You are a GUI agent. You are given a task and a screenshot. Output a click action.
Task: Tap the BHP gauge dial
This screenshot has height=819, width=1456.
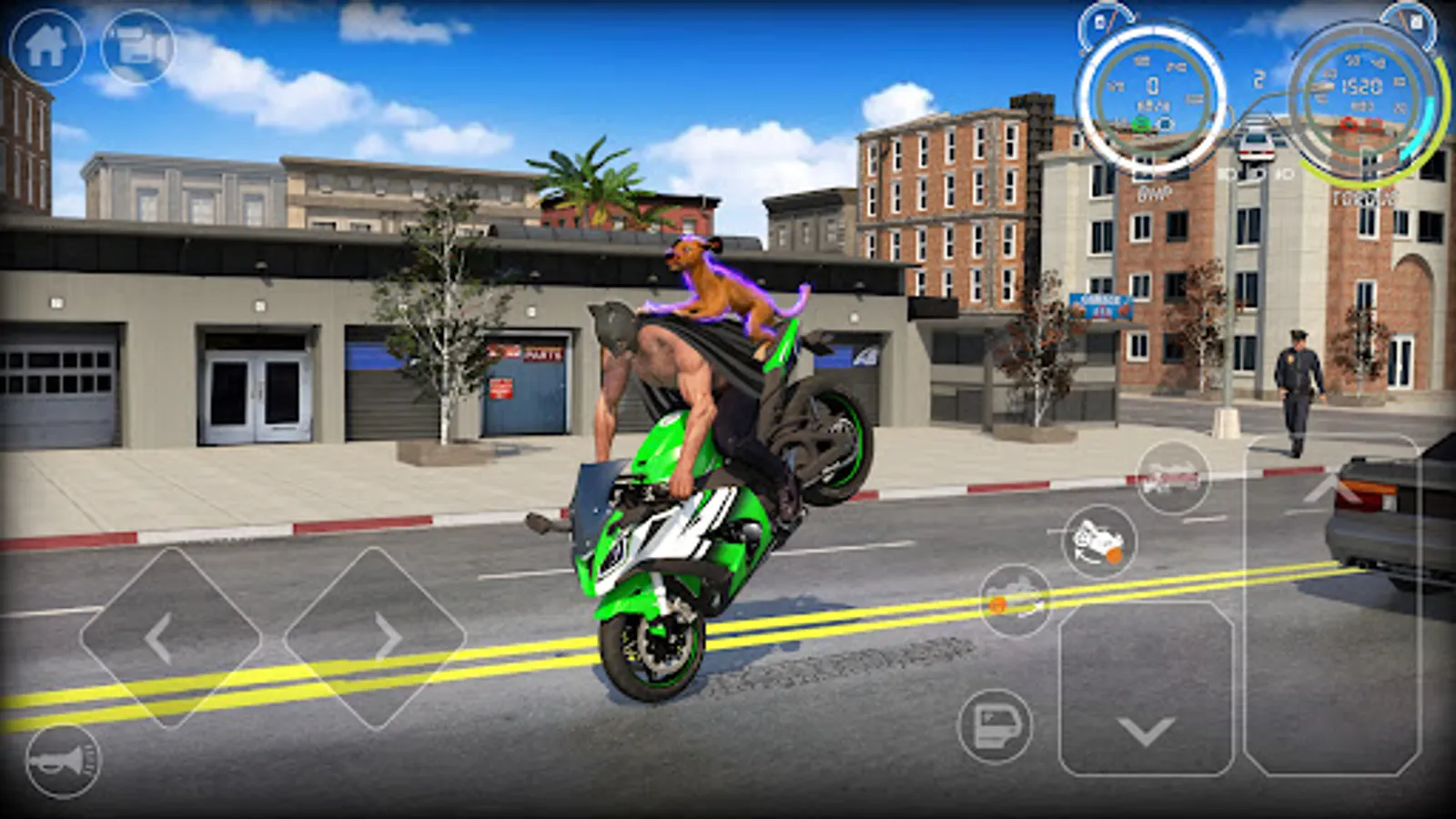pos(1153,86)
